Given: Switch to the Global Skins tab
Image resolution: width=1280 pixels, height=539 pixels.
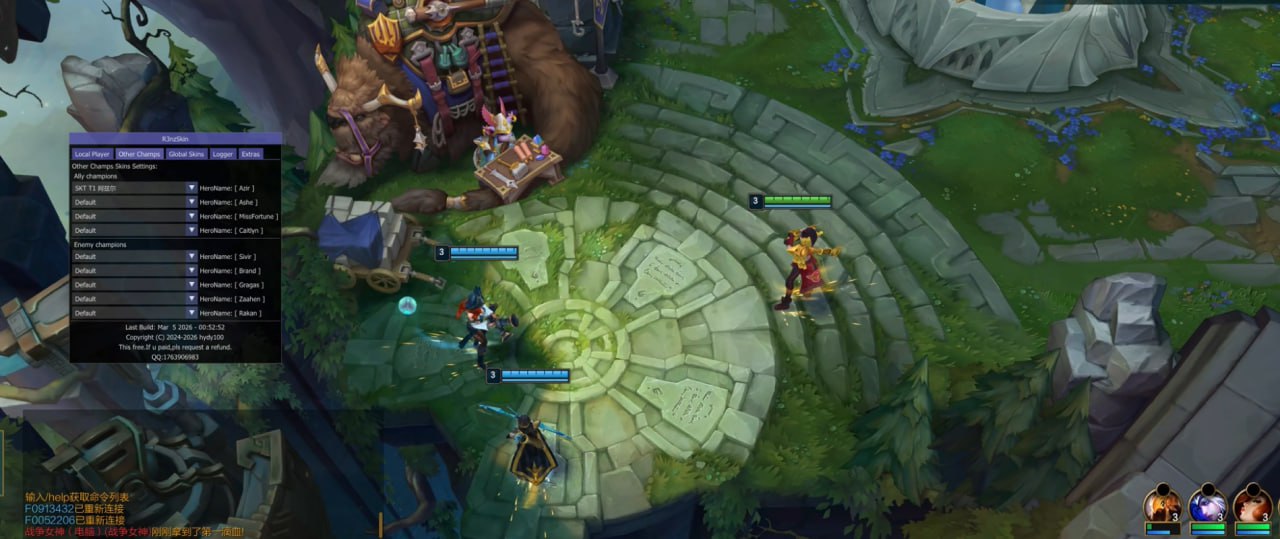Looking at the screenshot, I should pyautogui.click(x=186, y=154).
